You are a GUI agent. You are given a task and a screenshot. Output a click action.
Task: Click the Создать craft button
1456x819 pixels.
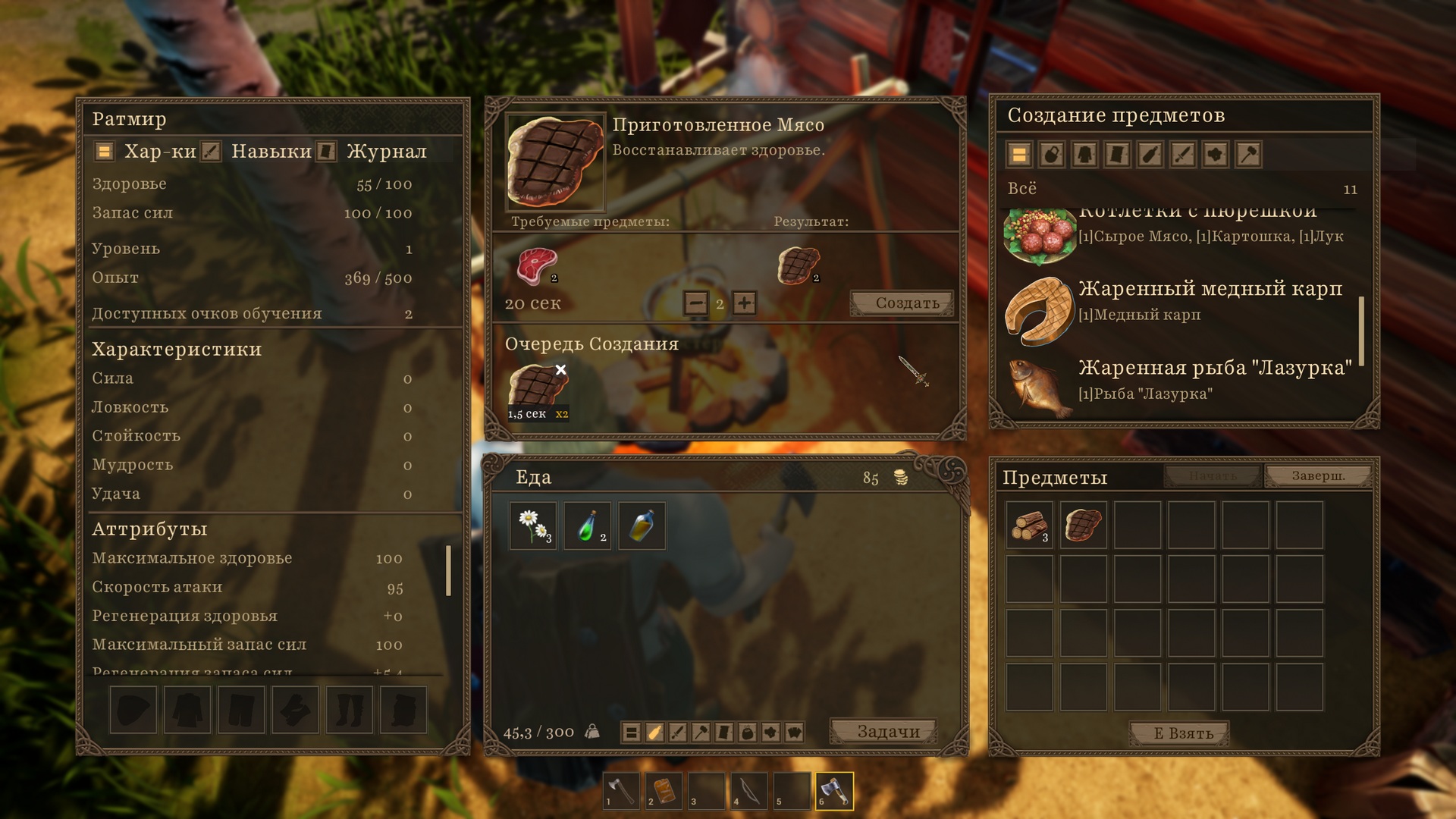(902, 303)
